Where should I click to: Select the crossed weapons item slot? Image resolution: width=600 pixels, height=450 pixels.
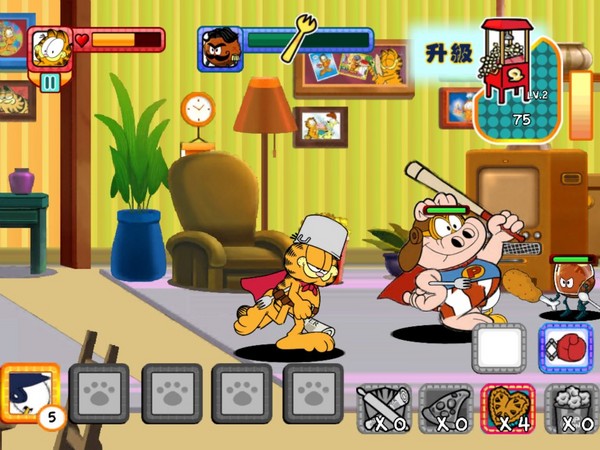(385, 407)
